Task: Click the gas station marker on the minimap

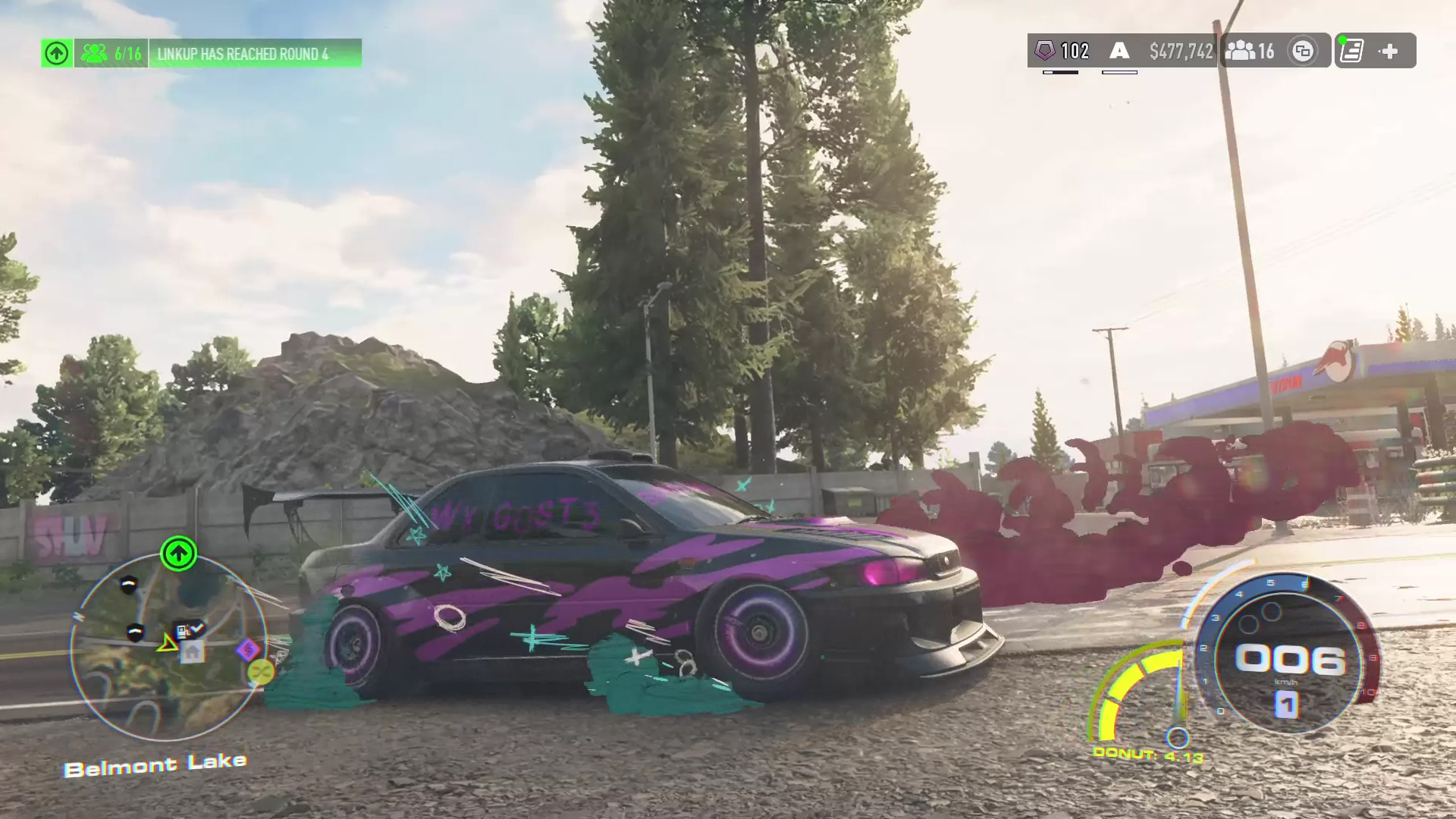Action: click(183, 630)
